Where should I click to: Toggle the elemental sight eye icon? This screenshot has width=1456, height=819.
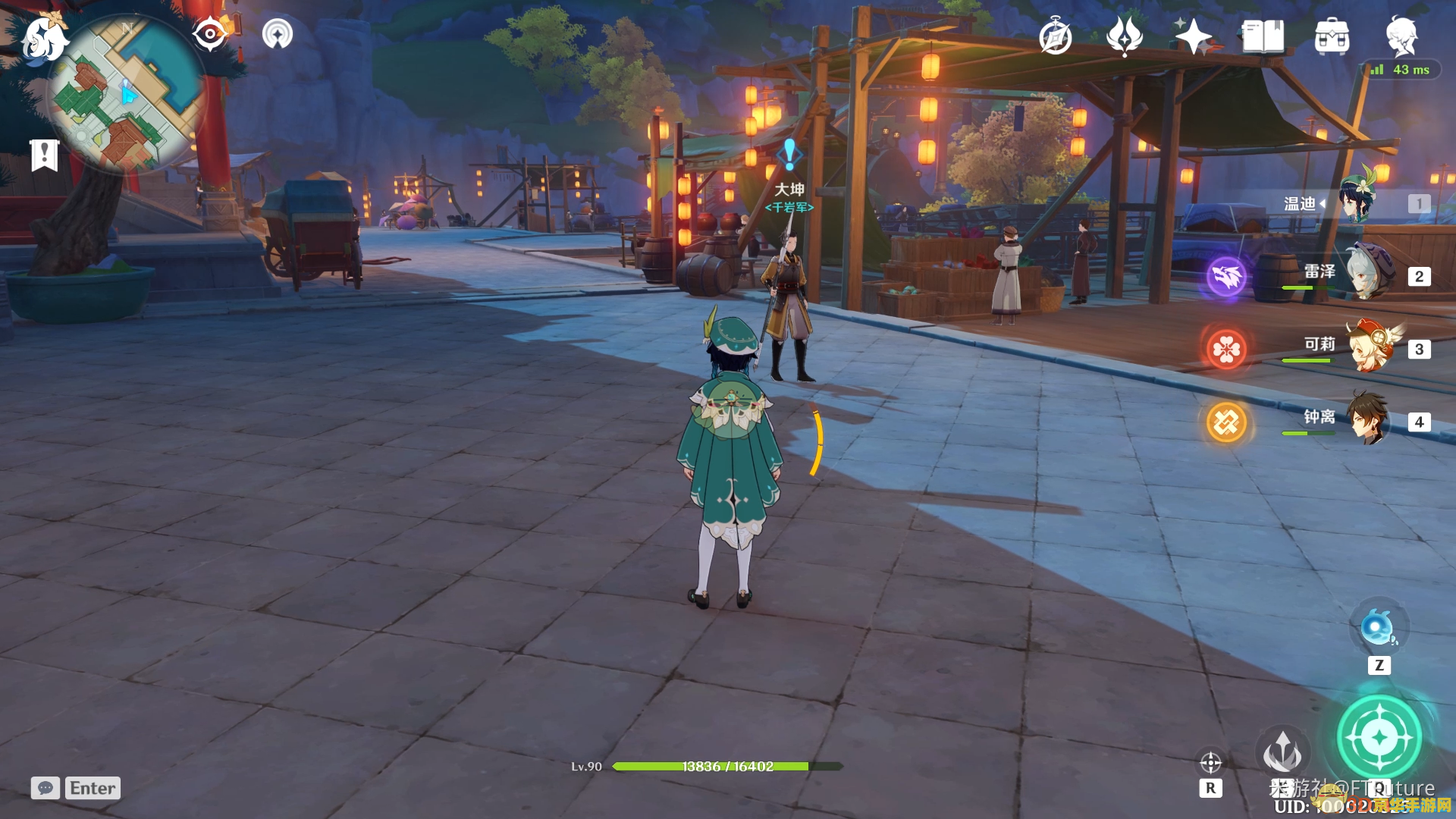tap(210, 34)
